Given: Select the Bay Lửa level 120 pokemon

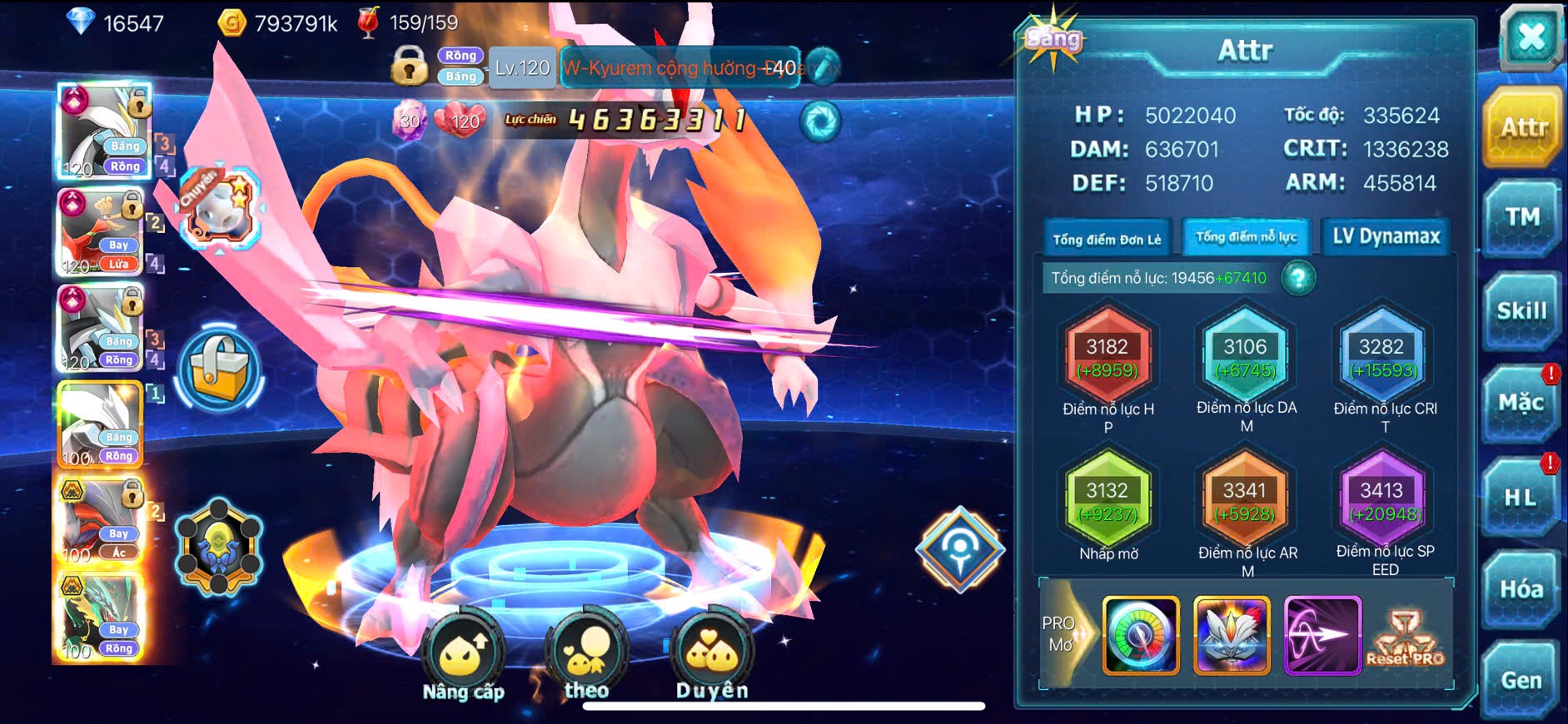Looking at the screenshot, I should [101, 233].
